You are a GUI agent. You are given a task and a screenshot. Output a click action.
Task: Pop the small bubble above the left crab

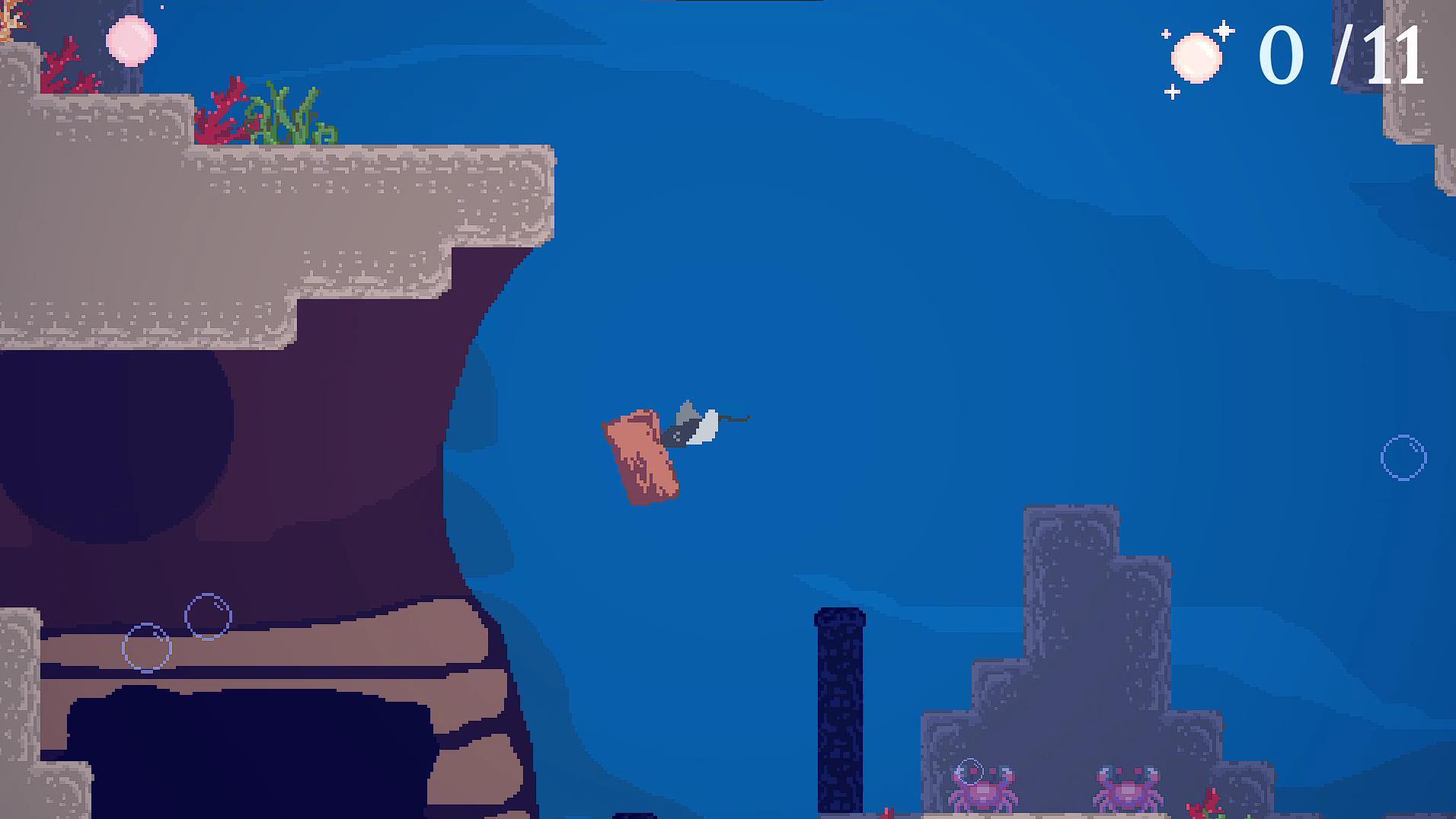pyautogui.click(x=969, y=770)
